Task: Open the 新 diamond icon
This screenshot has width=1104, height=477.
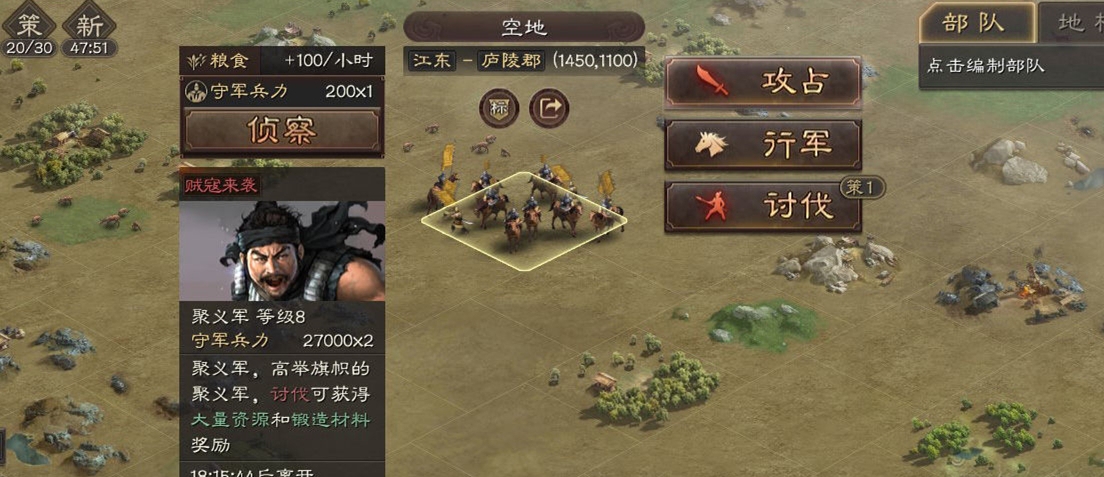Action: tap(89, 25)
